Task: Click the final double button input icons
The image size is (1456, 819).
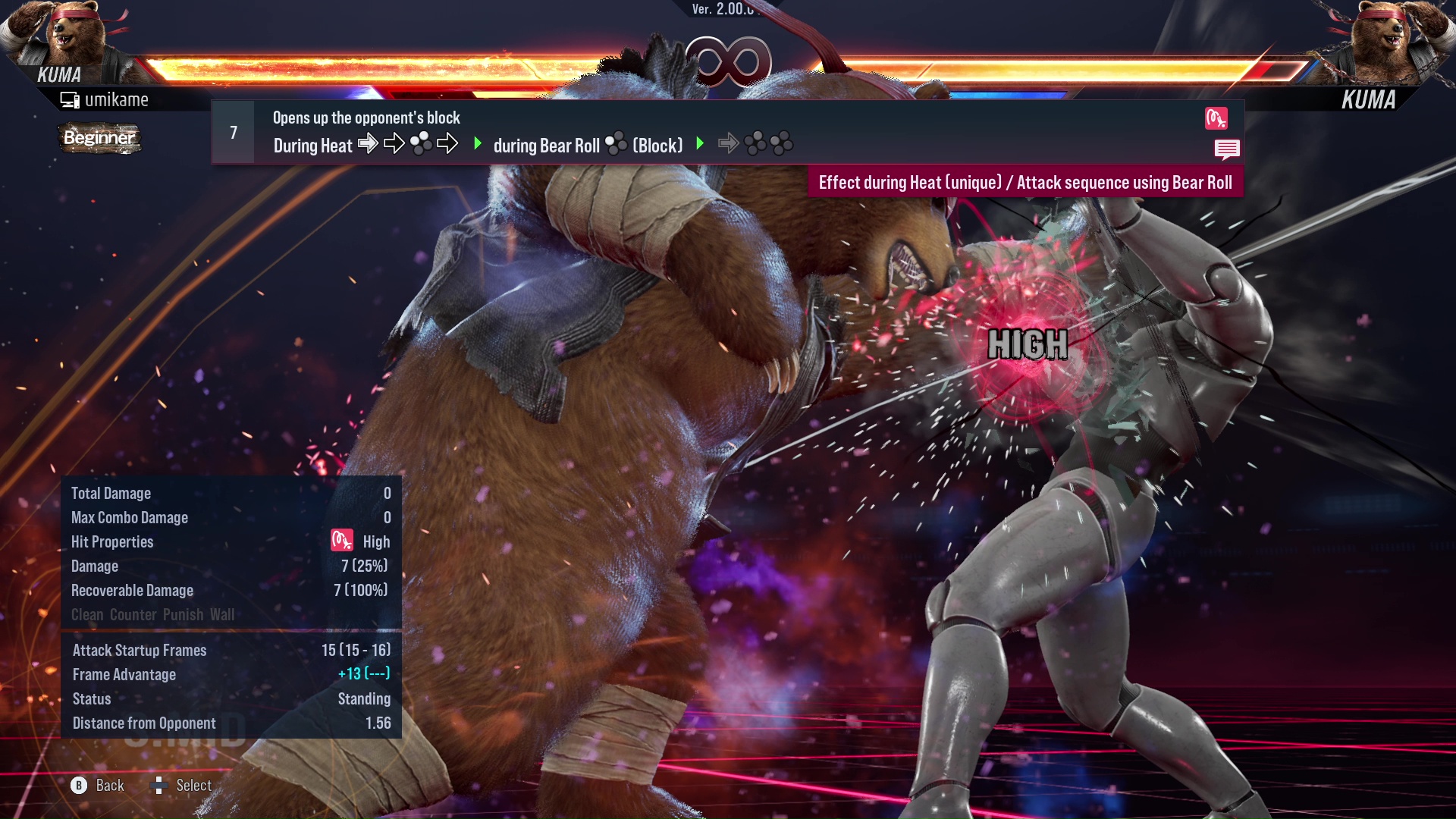Action: click(x=768, y=143)
